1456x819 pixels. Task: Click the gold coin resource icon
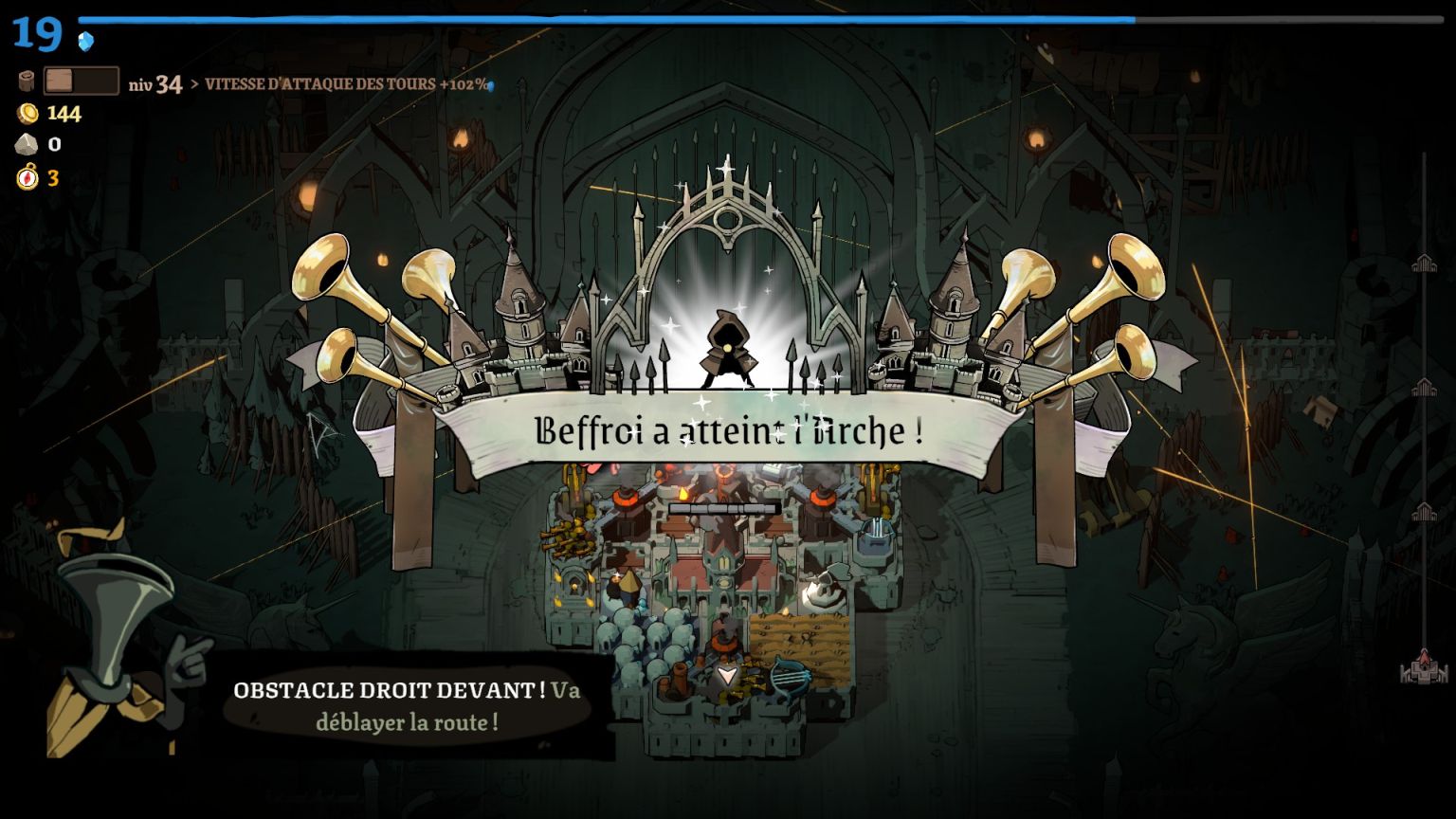pos(27,114)
